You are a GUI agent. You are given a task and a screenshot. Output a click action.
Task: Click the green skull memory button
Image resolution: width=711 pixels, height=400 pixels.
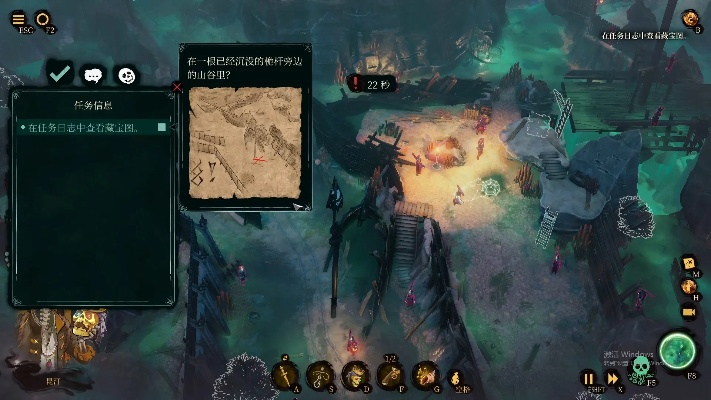click(641, 369)
